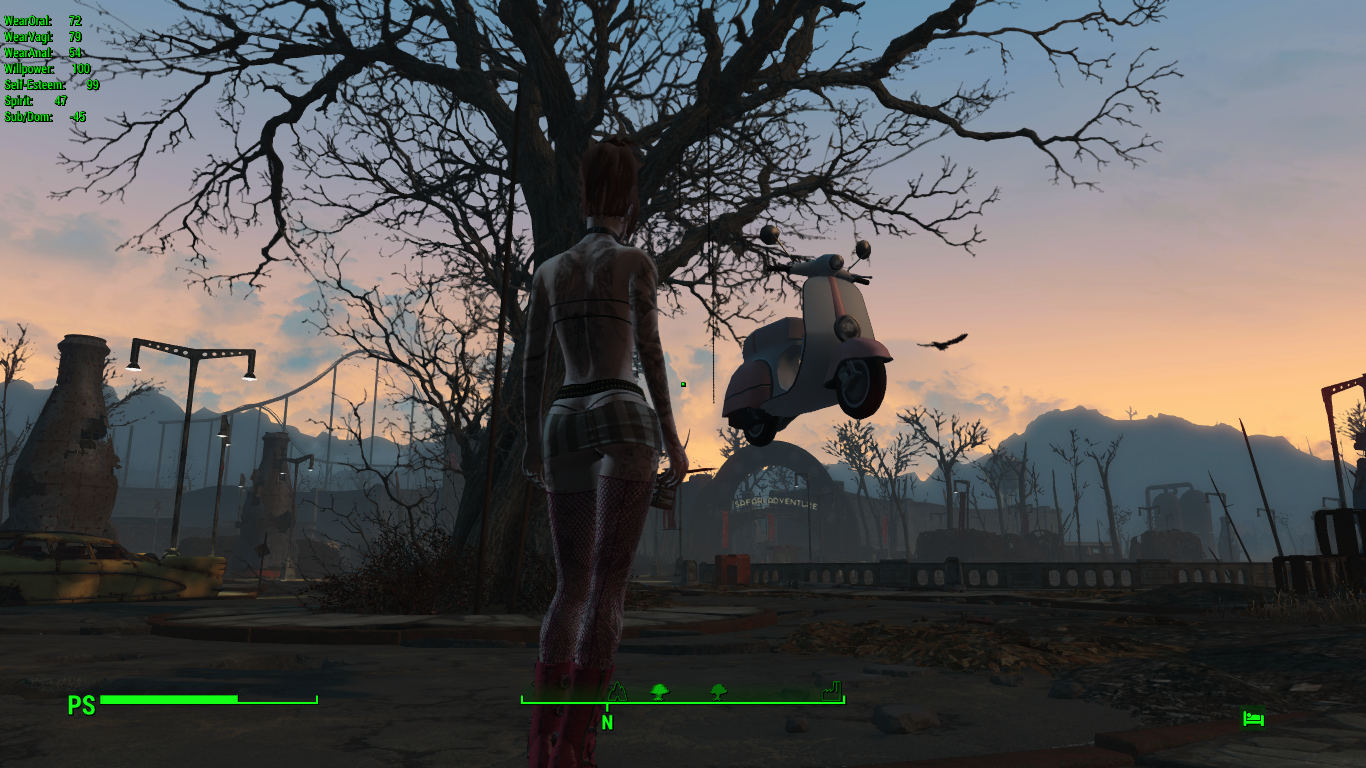Select the second tree marker on the compass

718,691
